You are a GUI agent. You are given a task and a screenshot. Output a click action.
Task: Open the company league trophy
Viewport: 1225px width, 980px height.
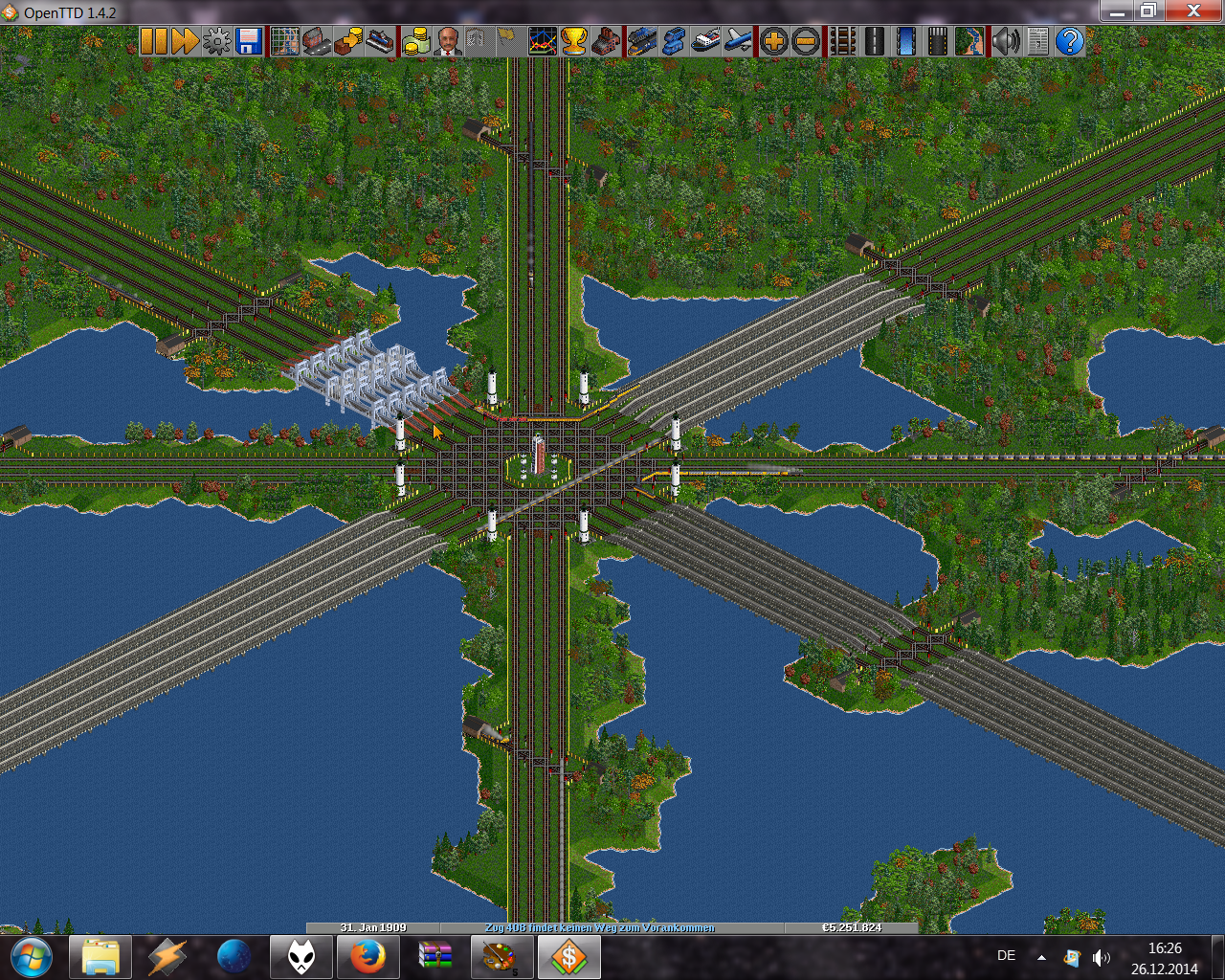coord(574,41)
